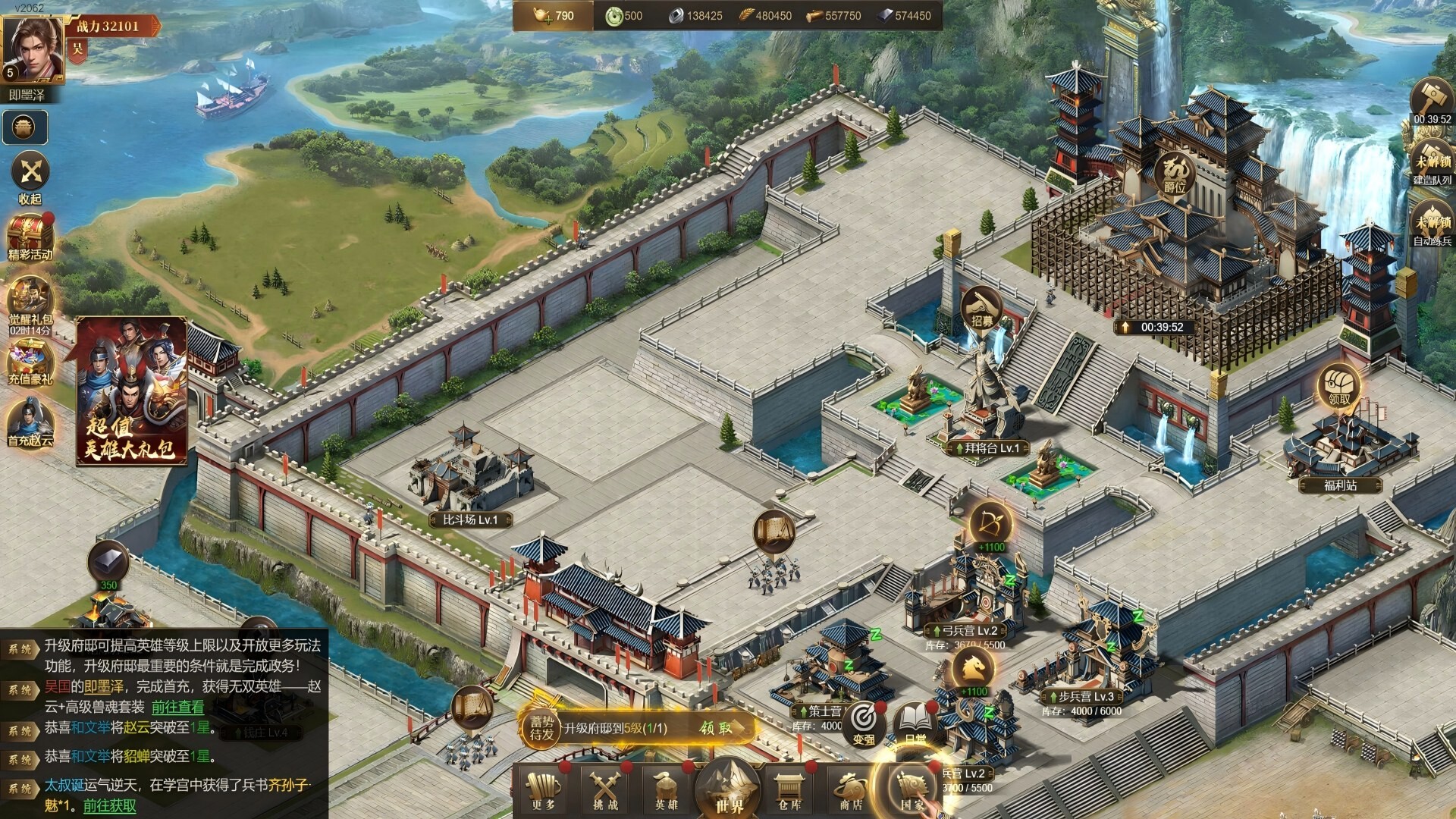Open the 变强 (Get Stronger) target icon

(x=864, y=721)
